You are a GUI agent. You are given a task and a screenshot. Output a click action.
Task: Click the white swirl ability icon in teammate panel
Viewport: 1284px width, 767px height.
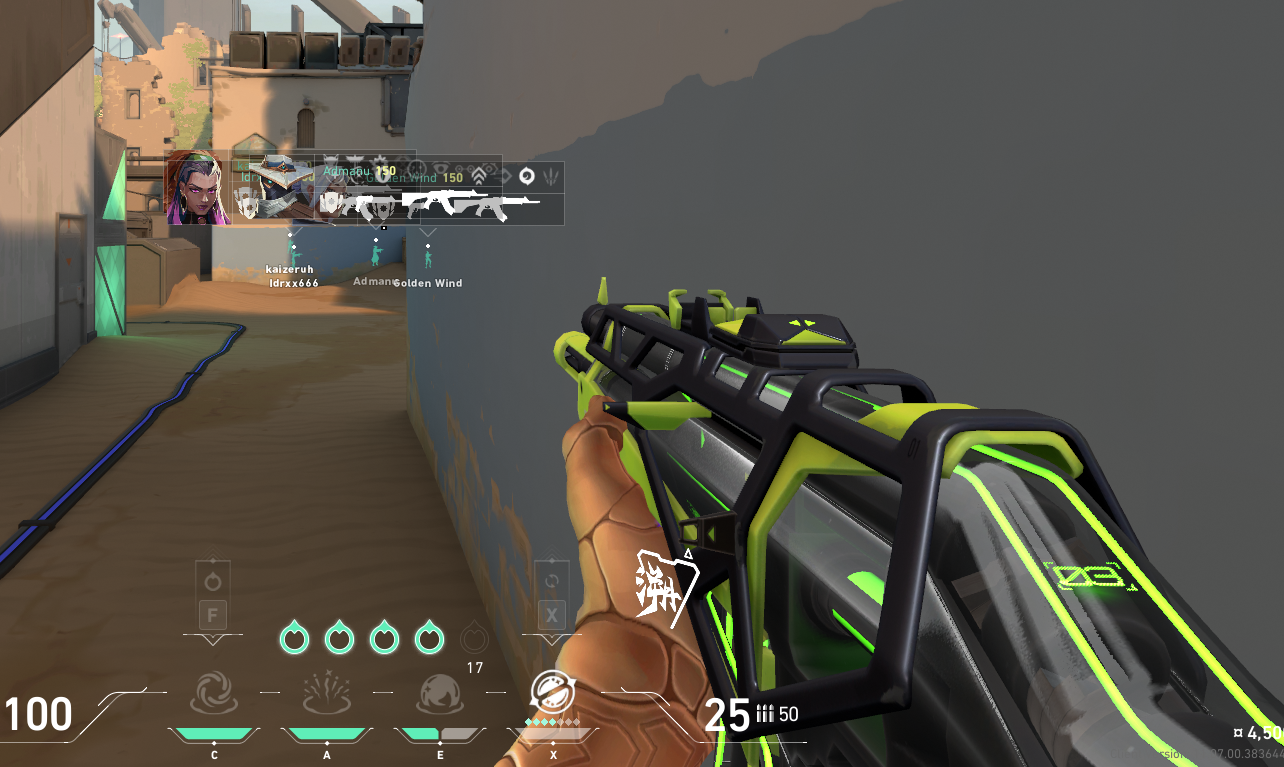pyautogui.click(x=527, y=176)
